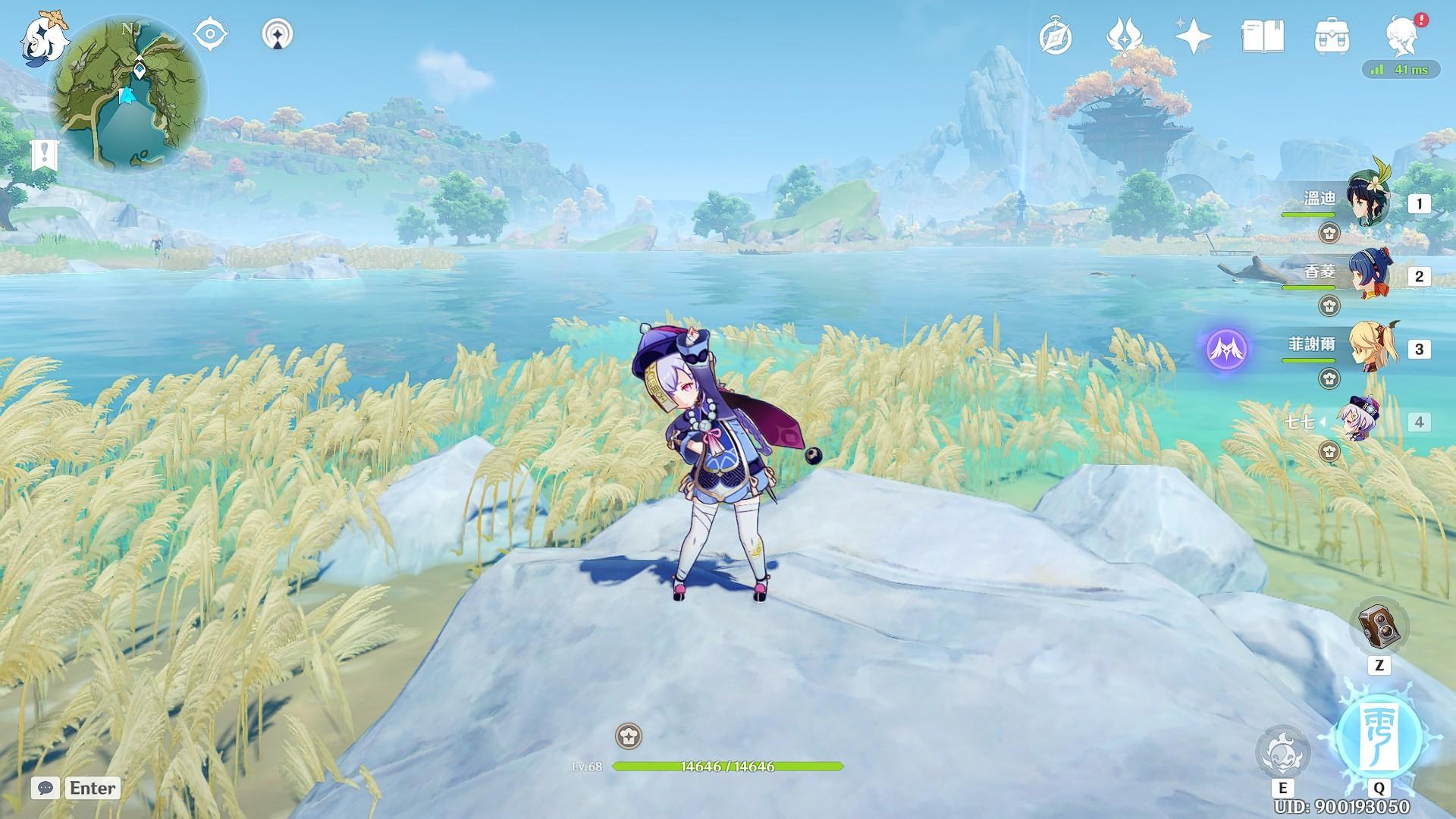The height and width of the screenshot is (819, 1456).
Task: Open the chat speech bubble
Action: tap(45, 788)
